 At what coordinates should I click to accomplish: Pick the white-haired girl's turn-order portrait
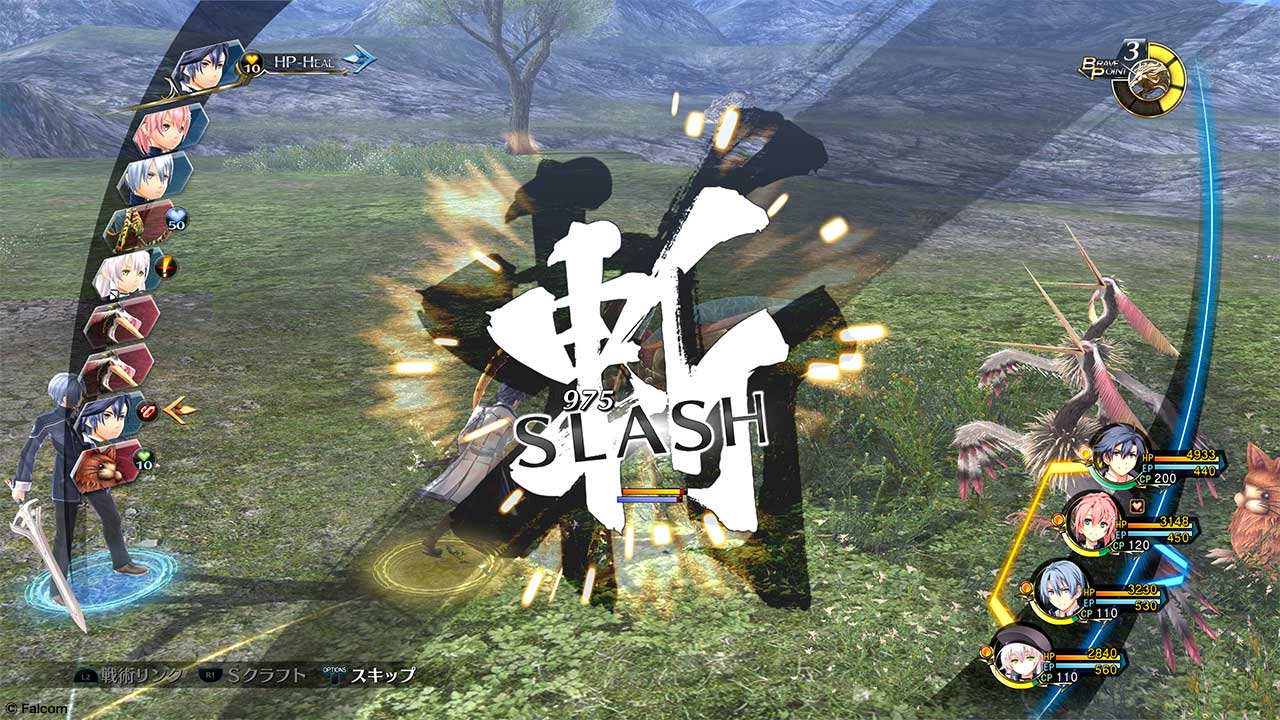tap(124, 273)
